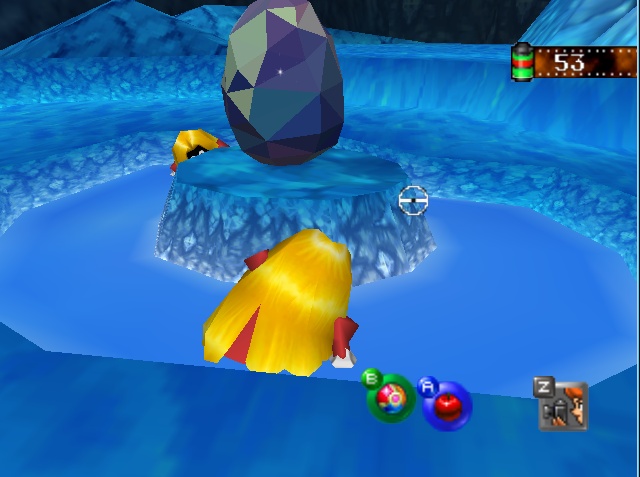
Task: Select the Pester Ball item icon
Action: pyautogui.click(x=394, y=398)
